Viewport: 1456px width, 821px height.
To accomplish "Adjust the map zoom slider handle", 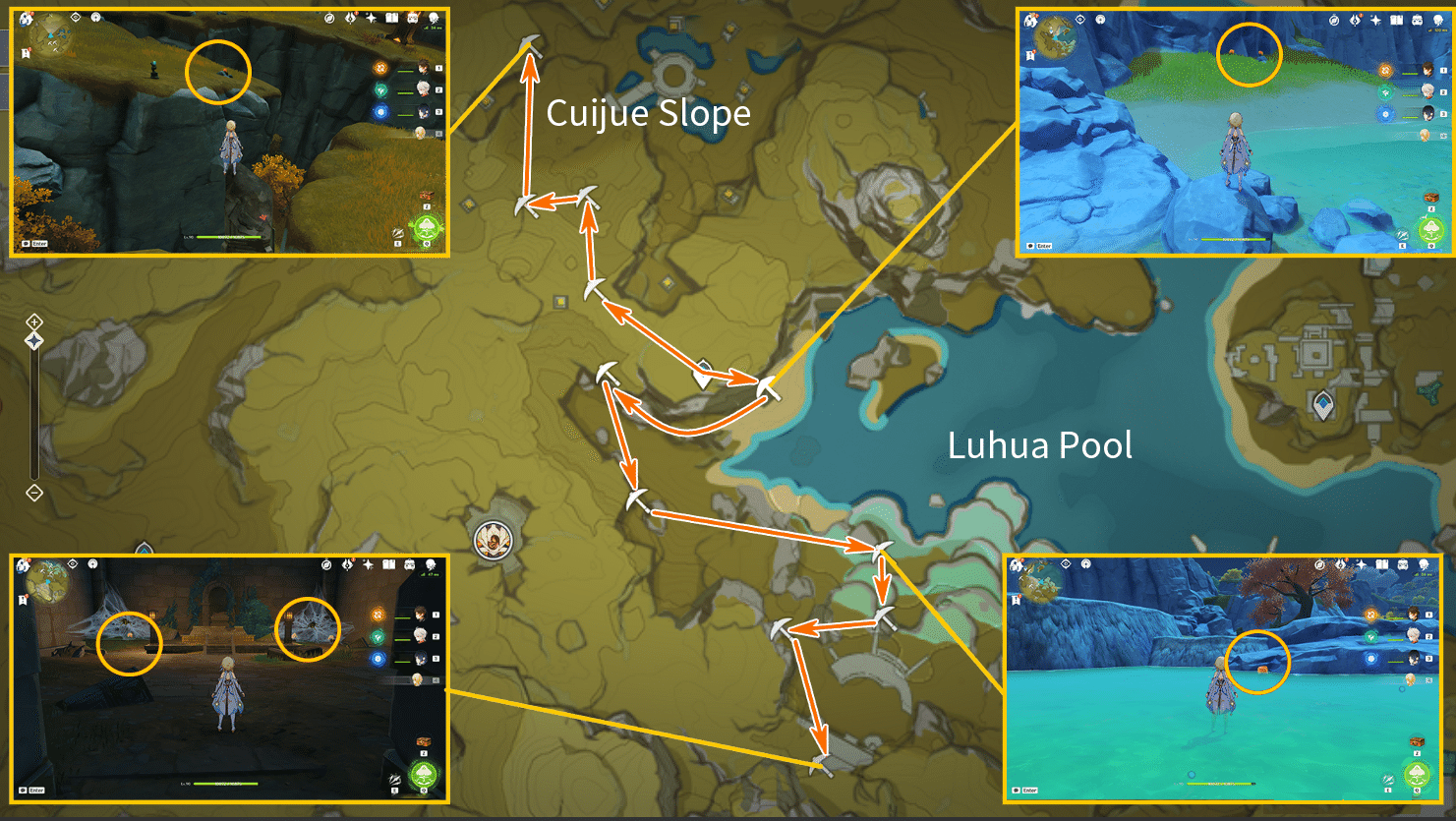I will click(34, 340).
